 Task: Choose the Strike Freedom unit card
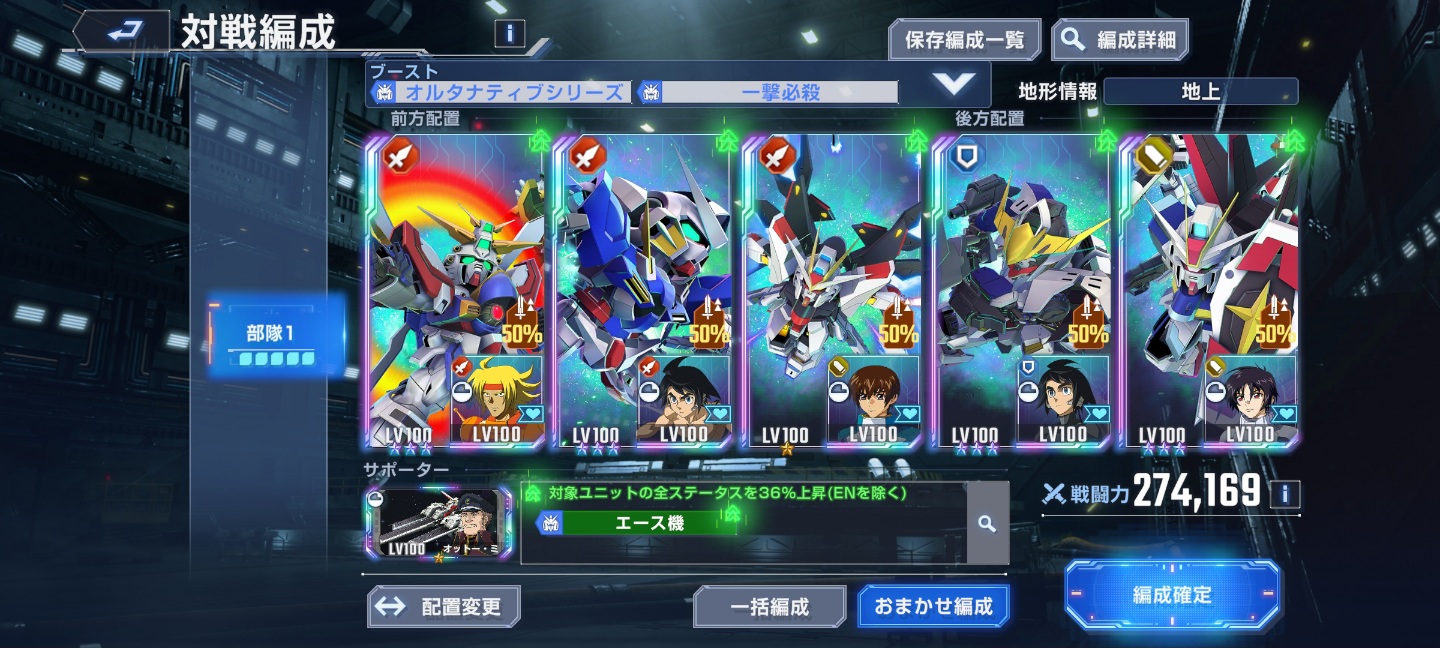tap(832, 290)
